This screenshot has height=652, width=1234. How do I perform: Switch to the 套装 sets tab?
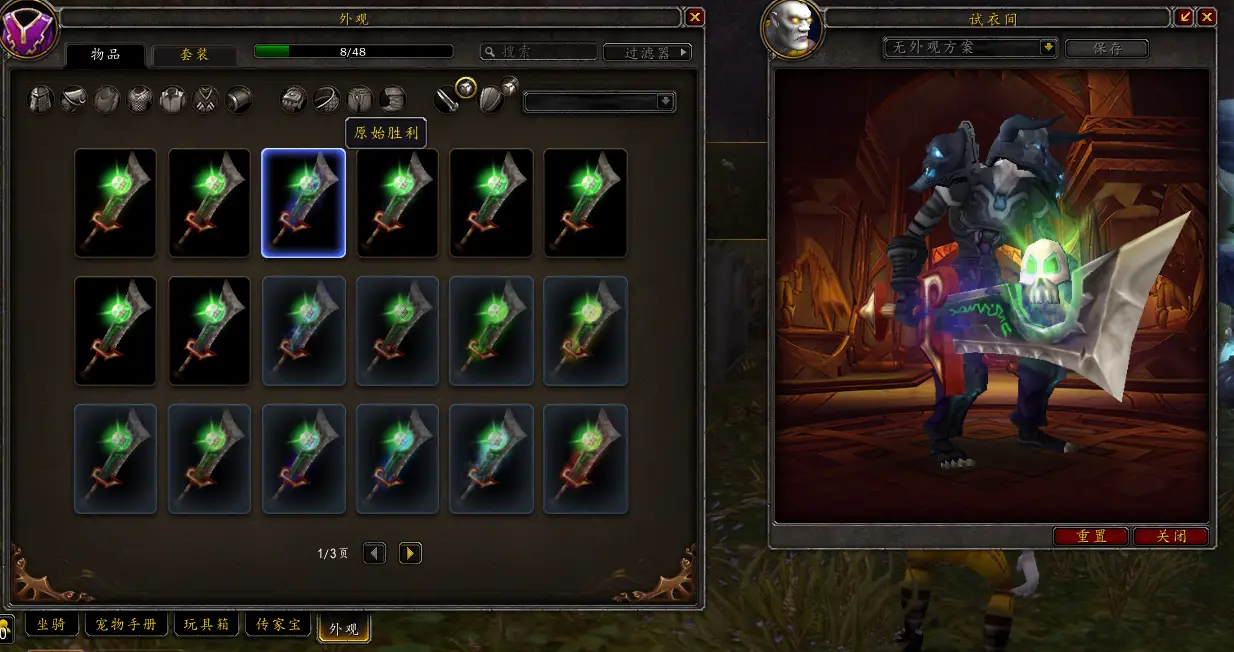[194, 55]
